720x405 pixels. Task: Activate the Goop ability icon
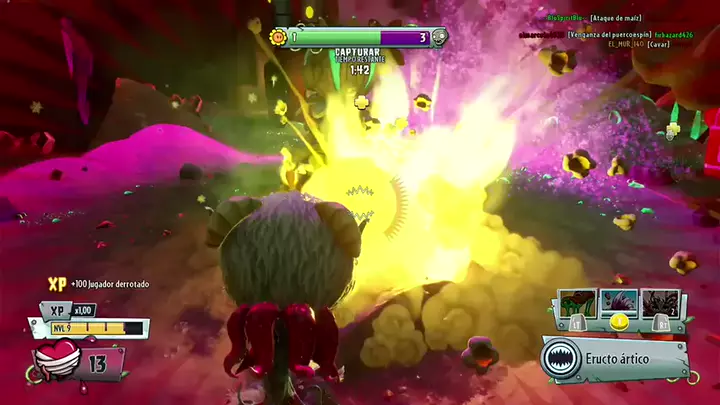pos(577,302)
